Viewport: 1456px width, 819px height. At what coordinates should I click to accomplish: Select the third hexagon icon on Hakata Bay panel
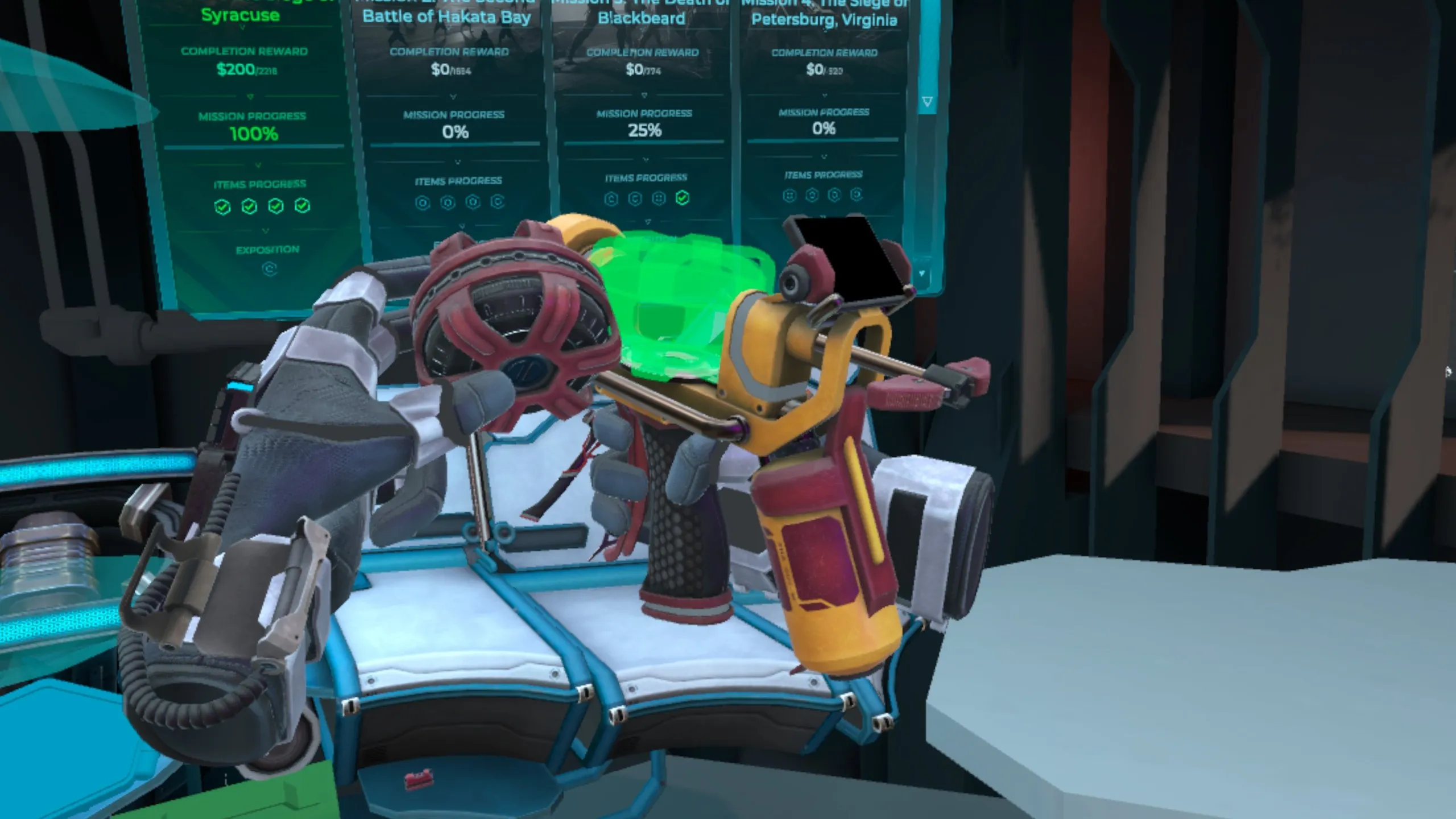point(472,203)
